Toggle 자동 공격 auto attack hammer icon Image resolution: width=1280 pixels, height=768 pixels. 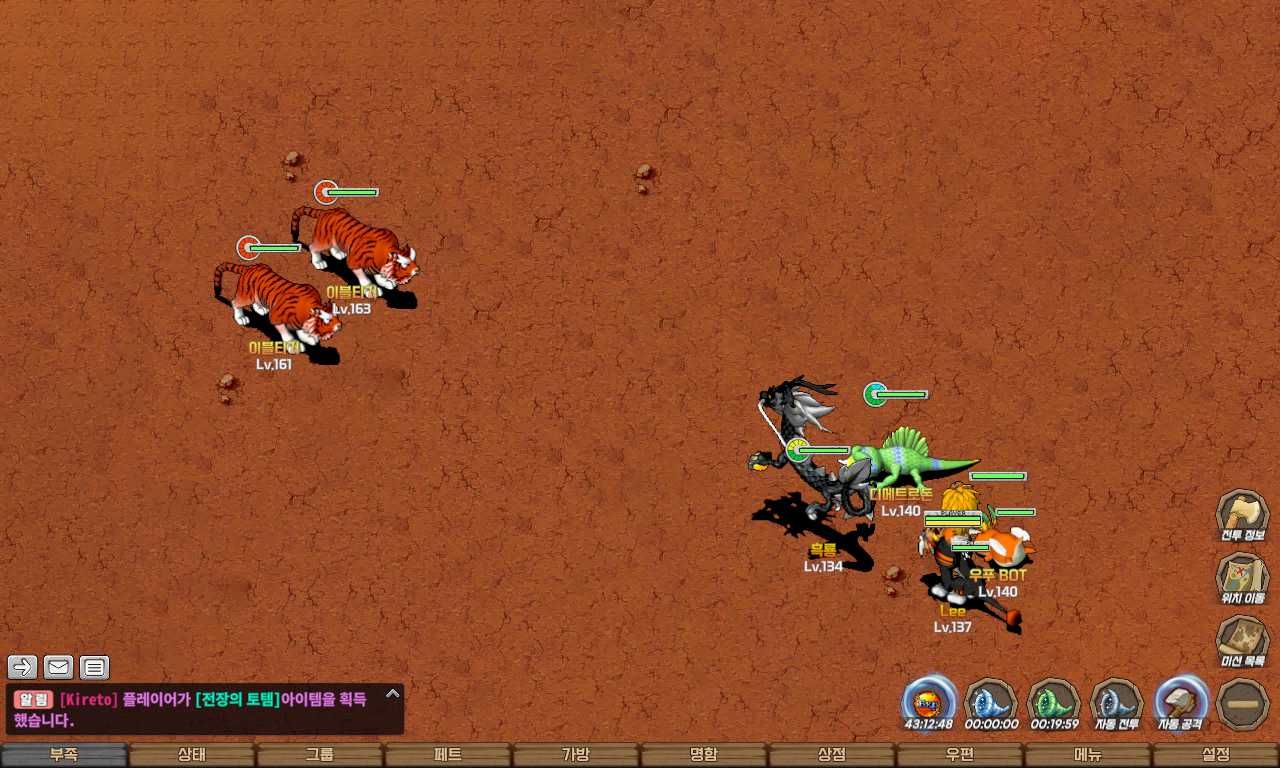click(1181, 702)
